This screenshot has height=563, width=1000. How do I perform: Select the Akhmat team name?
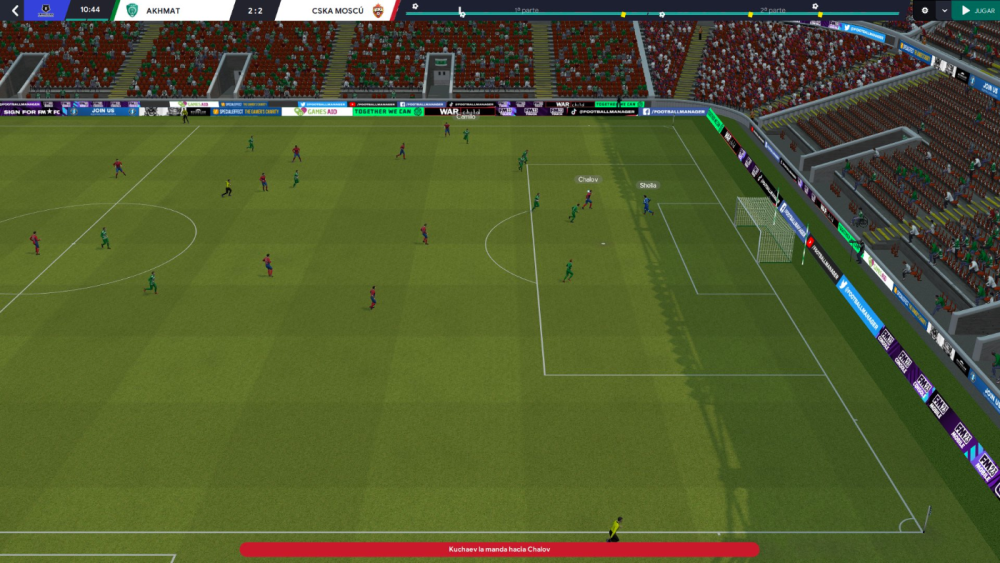pos(163,10)
